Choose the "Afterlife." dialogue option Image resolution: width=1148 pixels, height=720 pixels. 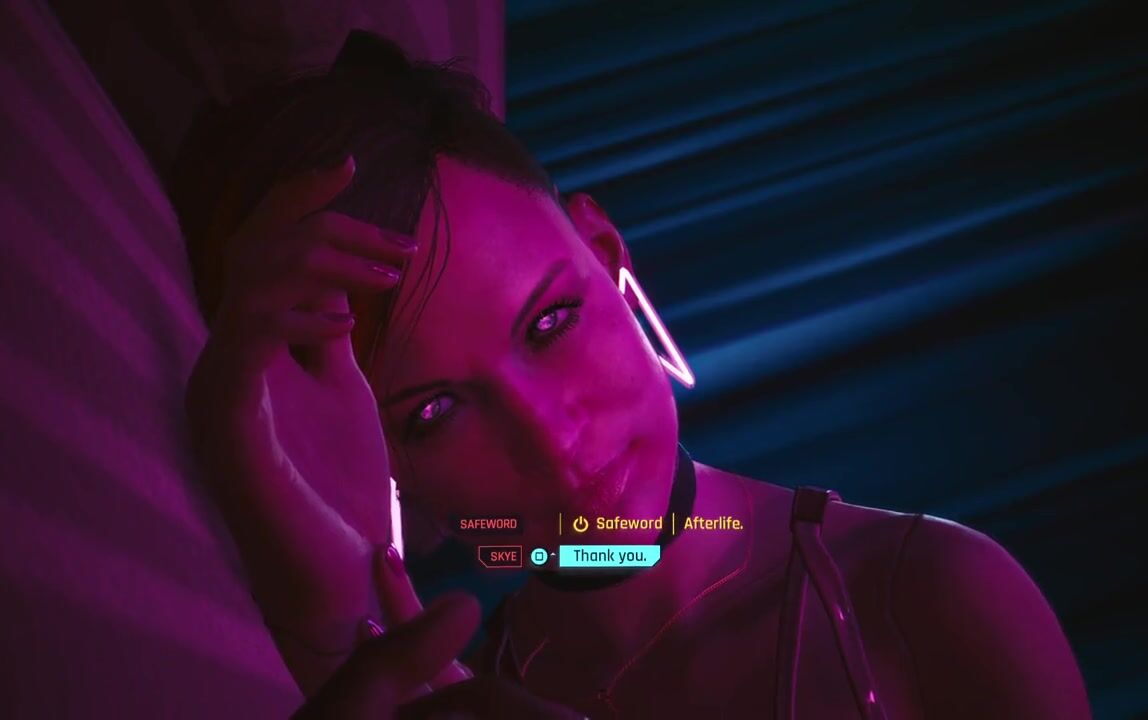click(713, 523)
